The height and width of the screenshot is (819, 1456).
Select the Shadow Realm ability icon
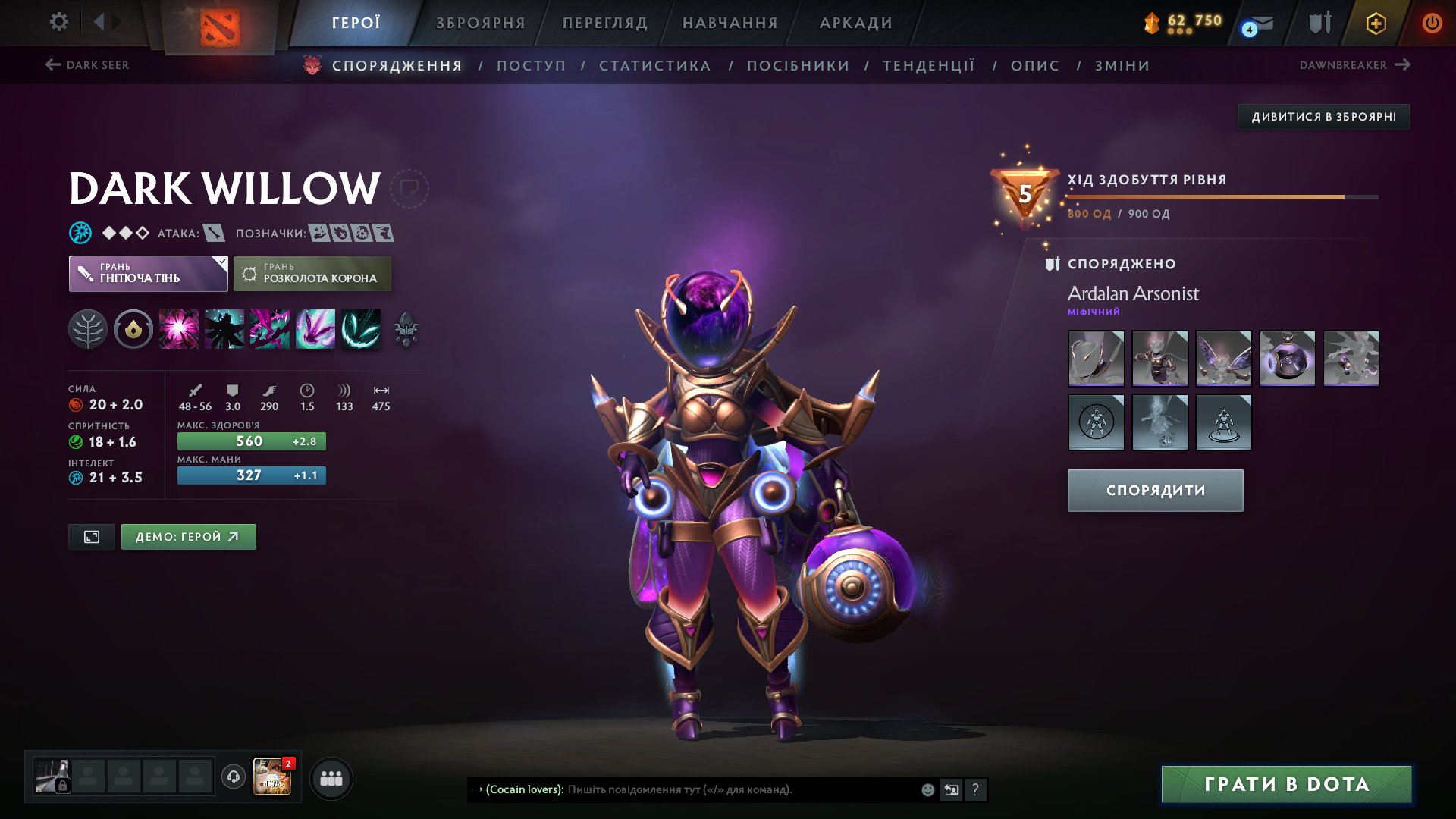(224, 328)
